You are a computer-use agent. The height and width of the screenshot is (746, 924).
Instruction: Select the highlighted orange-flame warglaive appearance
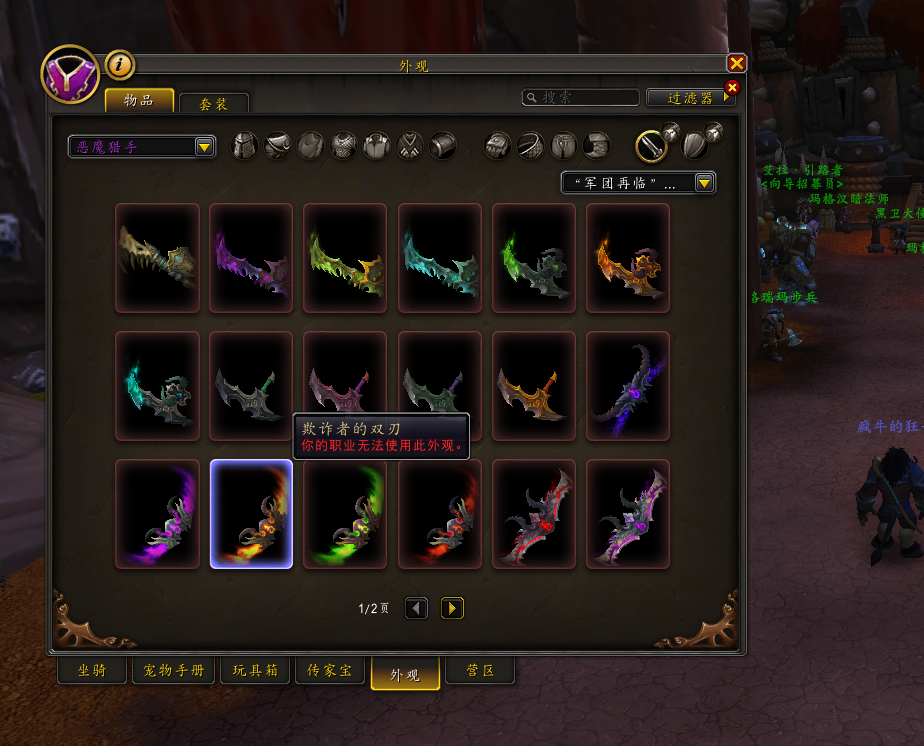[x=251, y=514]
